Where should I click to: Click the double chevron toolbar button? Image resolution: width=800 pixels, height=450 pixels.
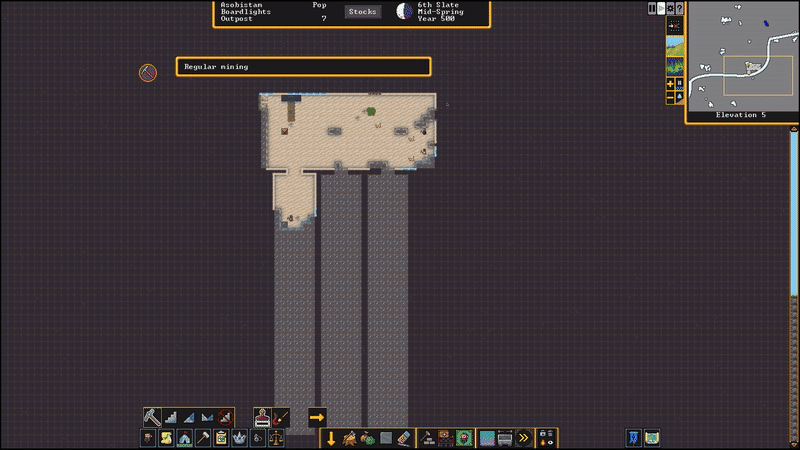tap(523, 438)
